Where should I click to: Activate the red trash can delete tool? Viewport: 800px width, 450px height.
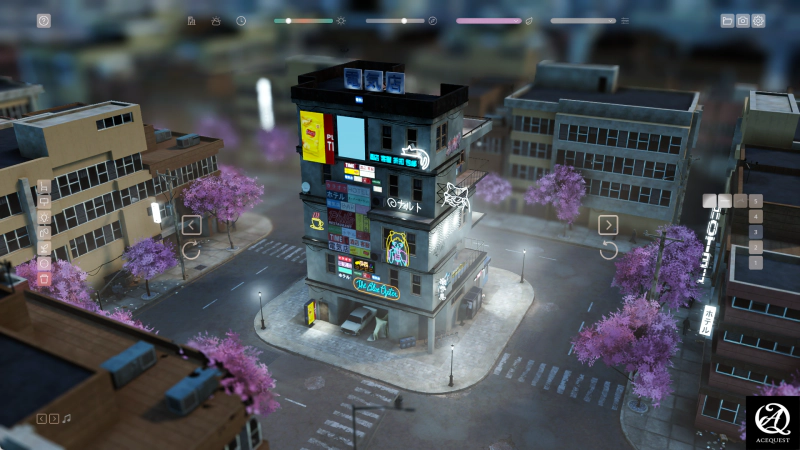point(44,279)
